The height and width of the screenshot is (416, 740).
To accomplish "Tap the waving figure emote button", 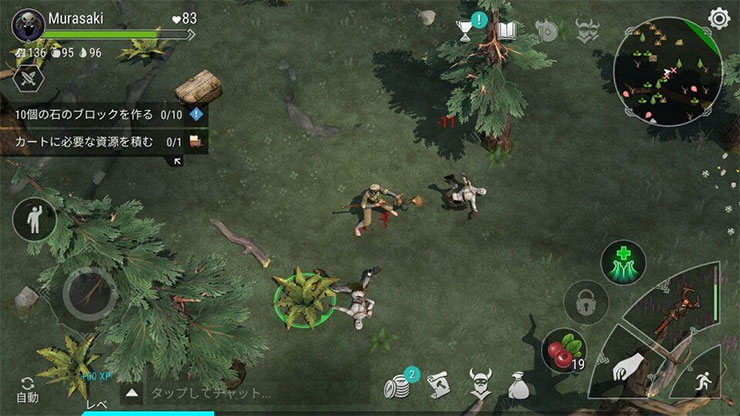I will point(35,219).
